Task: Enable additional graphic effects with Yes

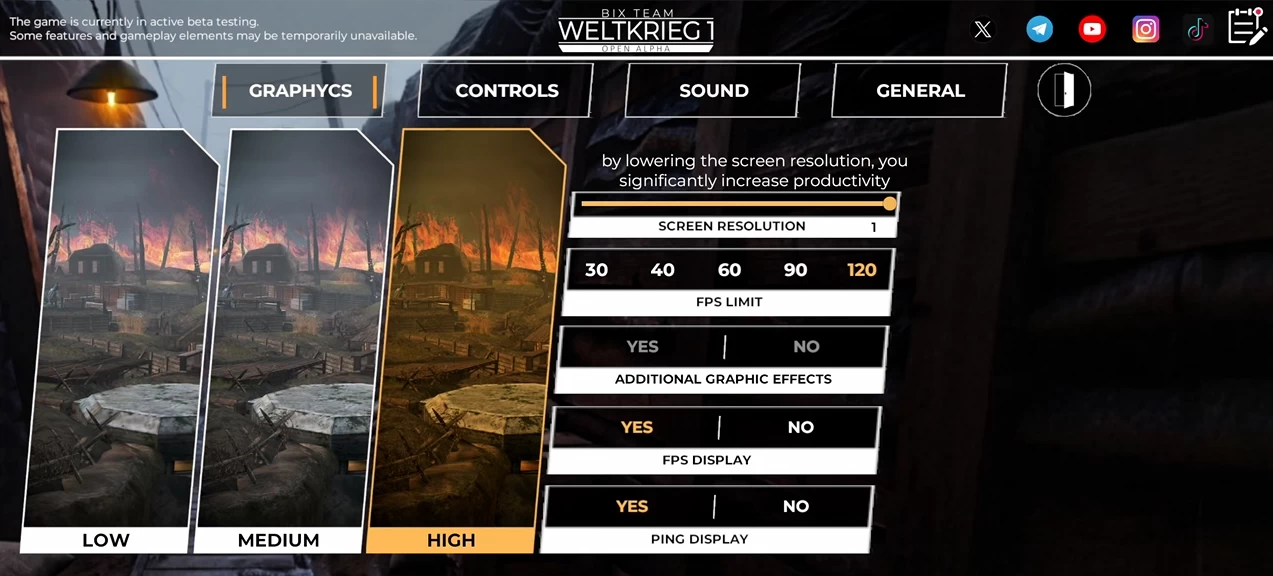Action: coord(642,347)
